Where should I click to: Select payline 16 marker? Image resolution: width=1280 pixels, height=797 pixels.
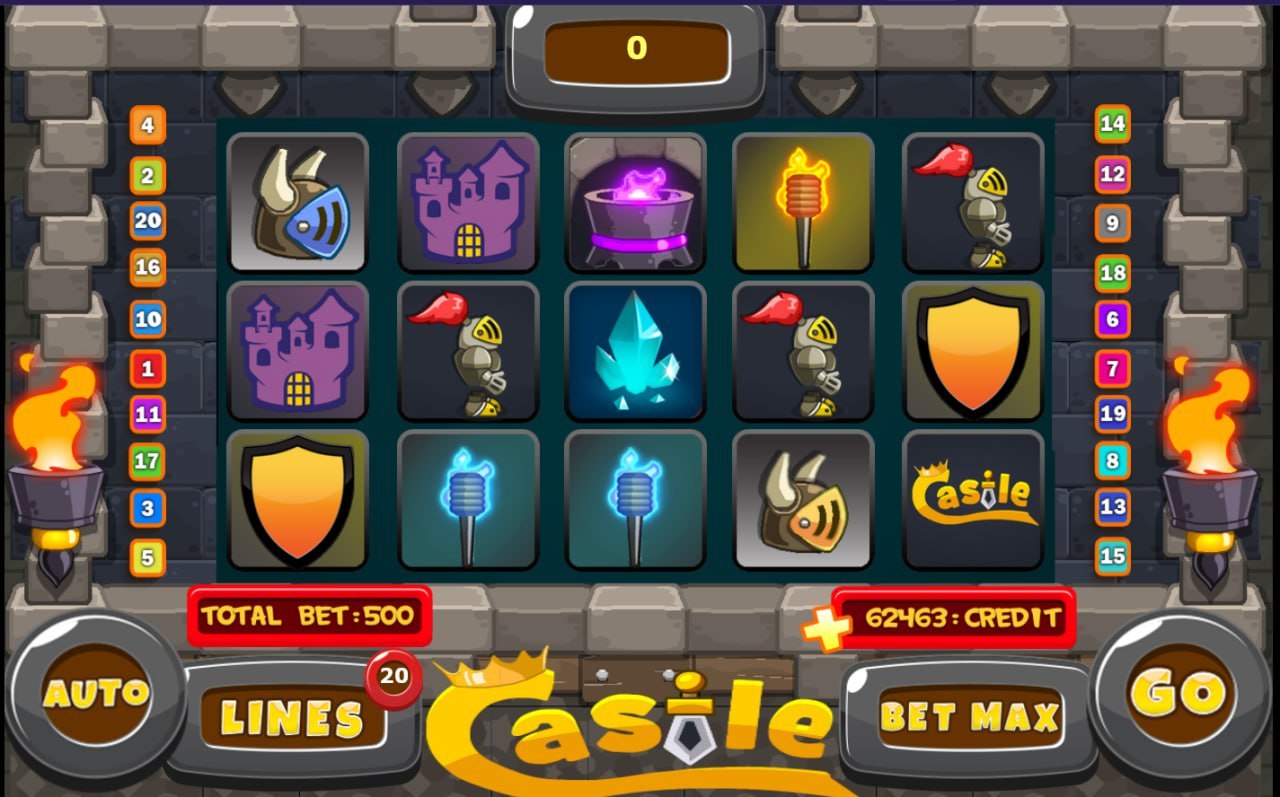[x=148, y=267]
